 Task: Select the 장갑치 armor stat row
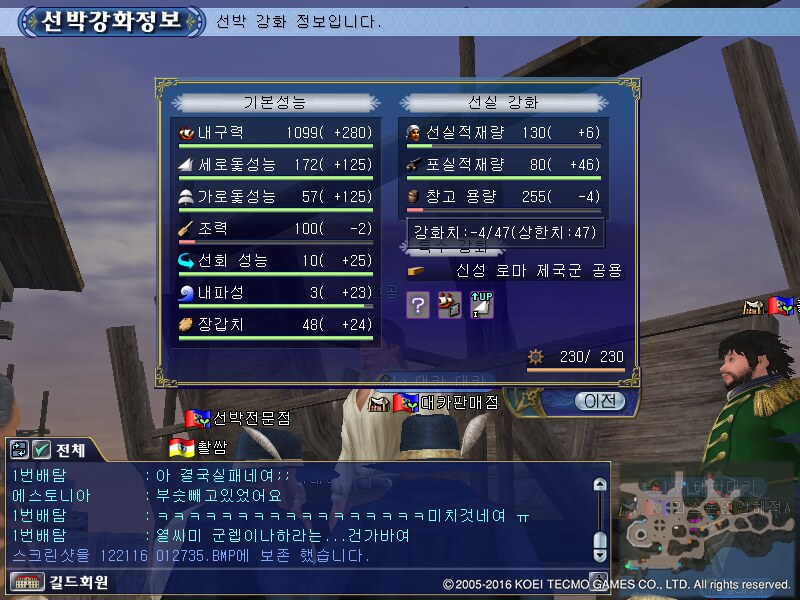(272, 325)
